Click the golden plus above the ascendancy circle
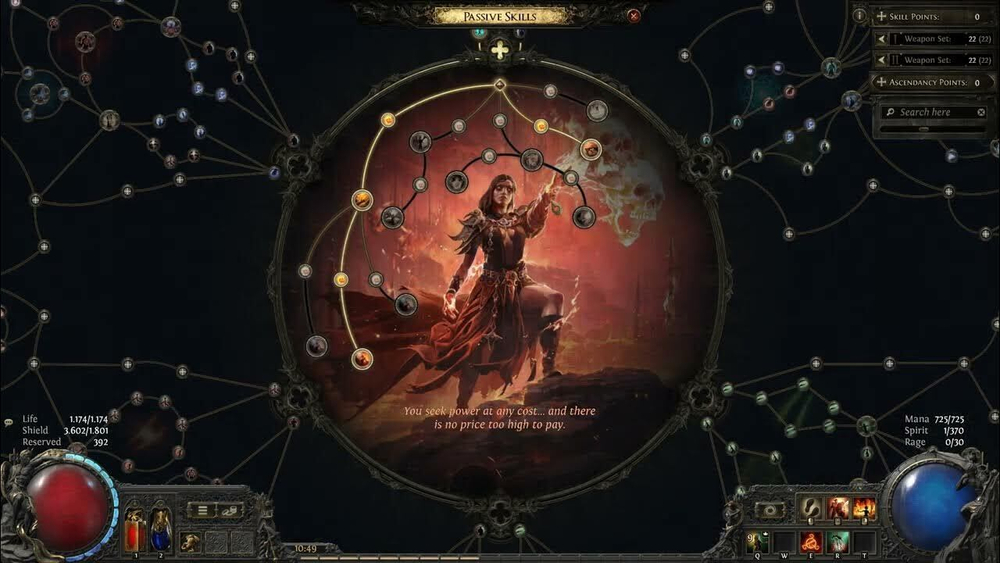This screenshot has width=1000, height=563. coord(499,48)
